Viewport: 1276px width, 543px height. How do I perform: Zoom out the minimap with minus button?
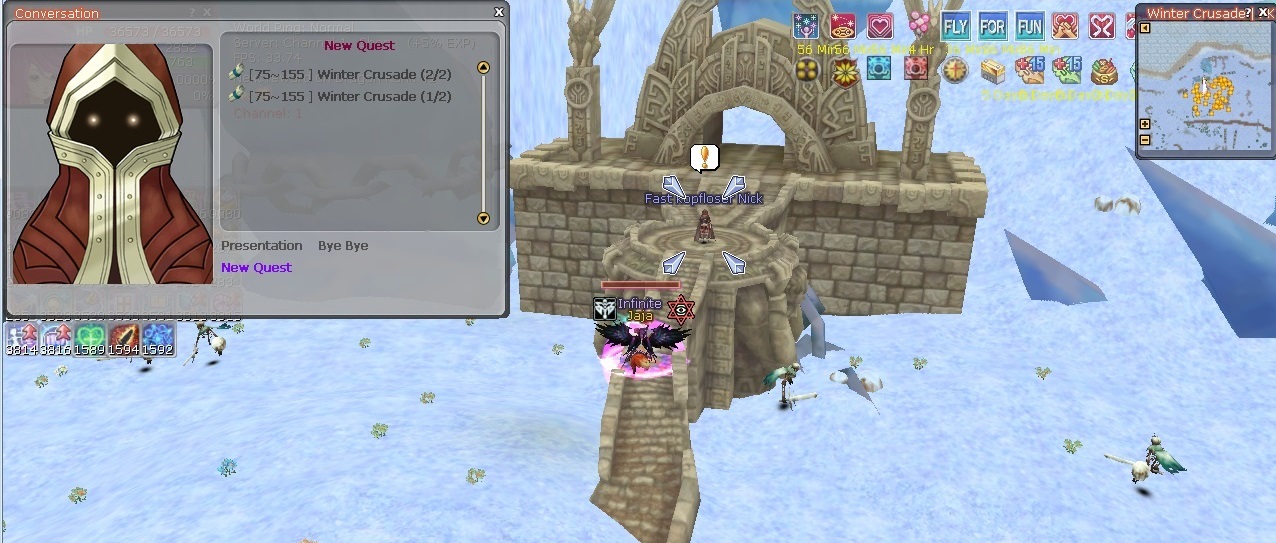(x=1145, y=139)
